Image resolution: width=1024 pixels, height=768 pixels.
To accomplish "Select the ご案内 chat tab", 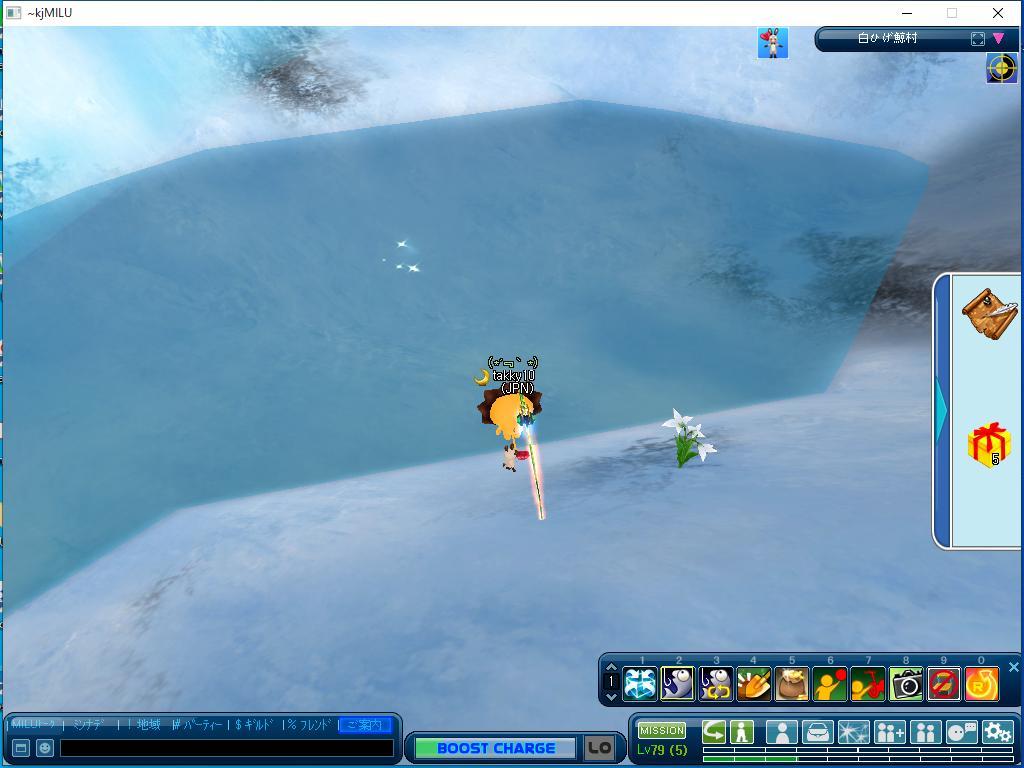I will 364,725.
